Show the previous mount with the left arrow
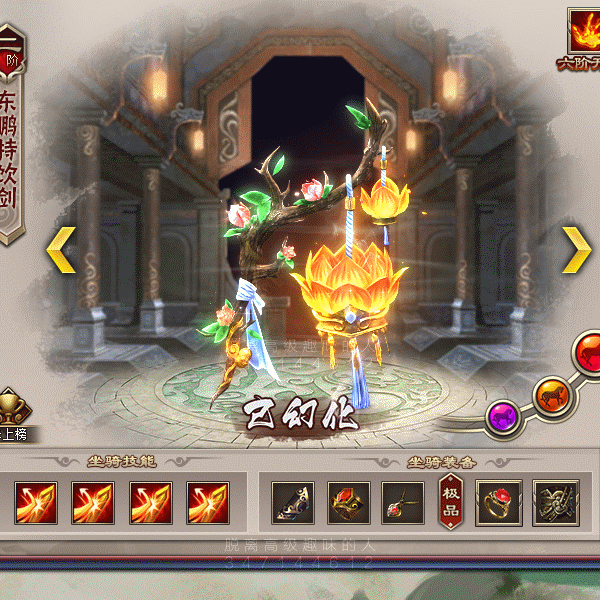 61,250
